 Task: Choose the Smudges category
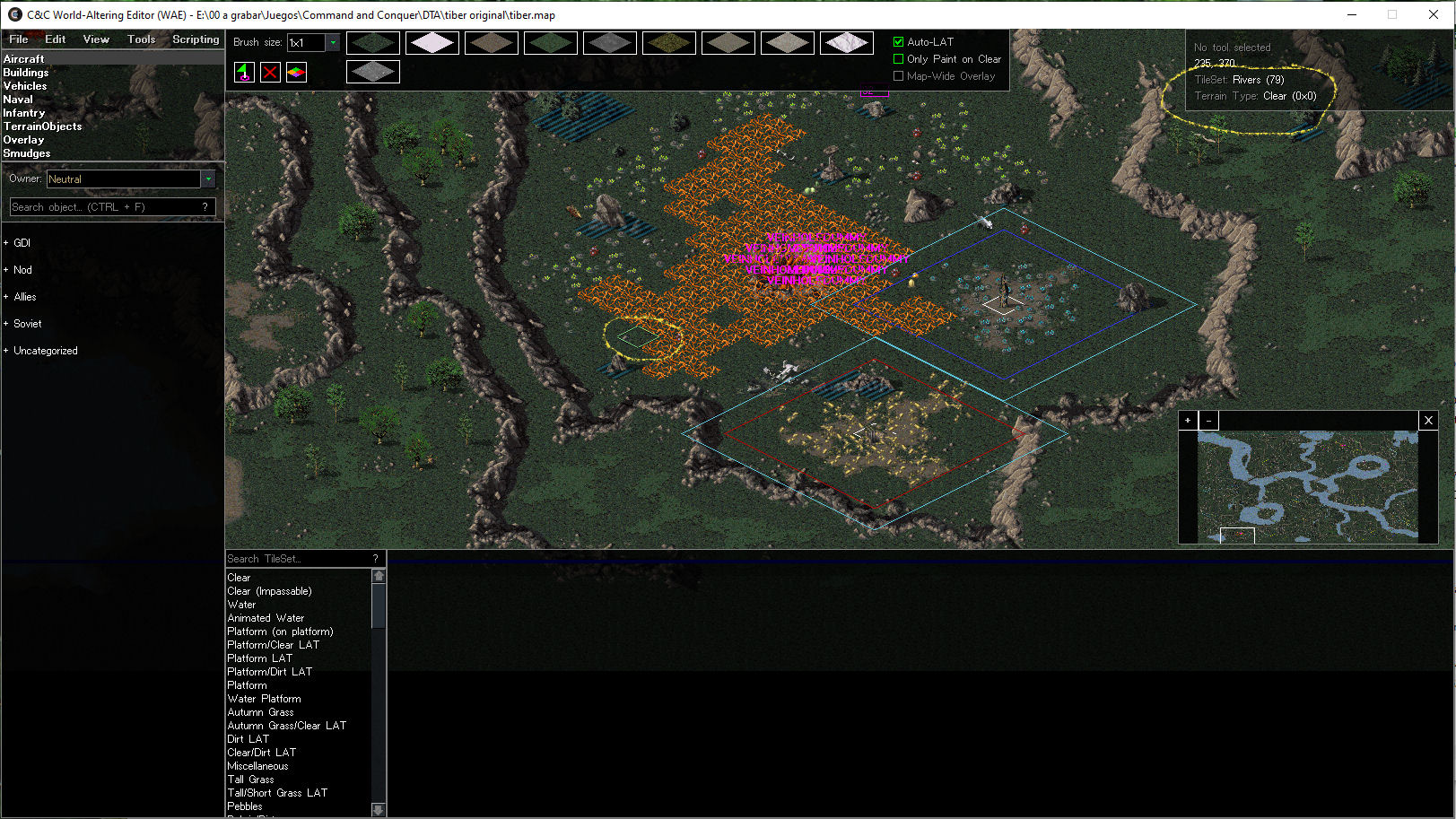point(27,153)
